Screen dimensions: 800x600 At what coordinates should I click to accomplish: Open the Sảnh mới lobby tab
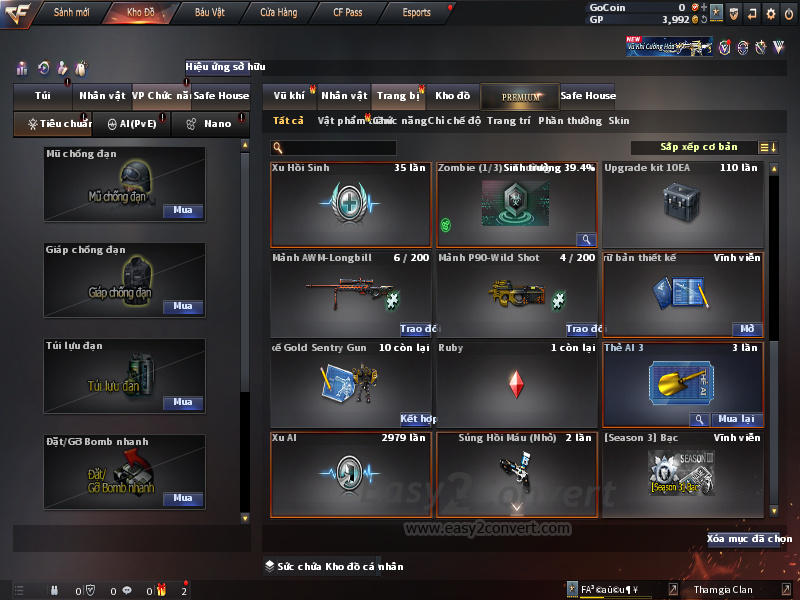(71, 13)
